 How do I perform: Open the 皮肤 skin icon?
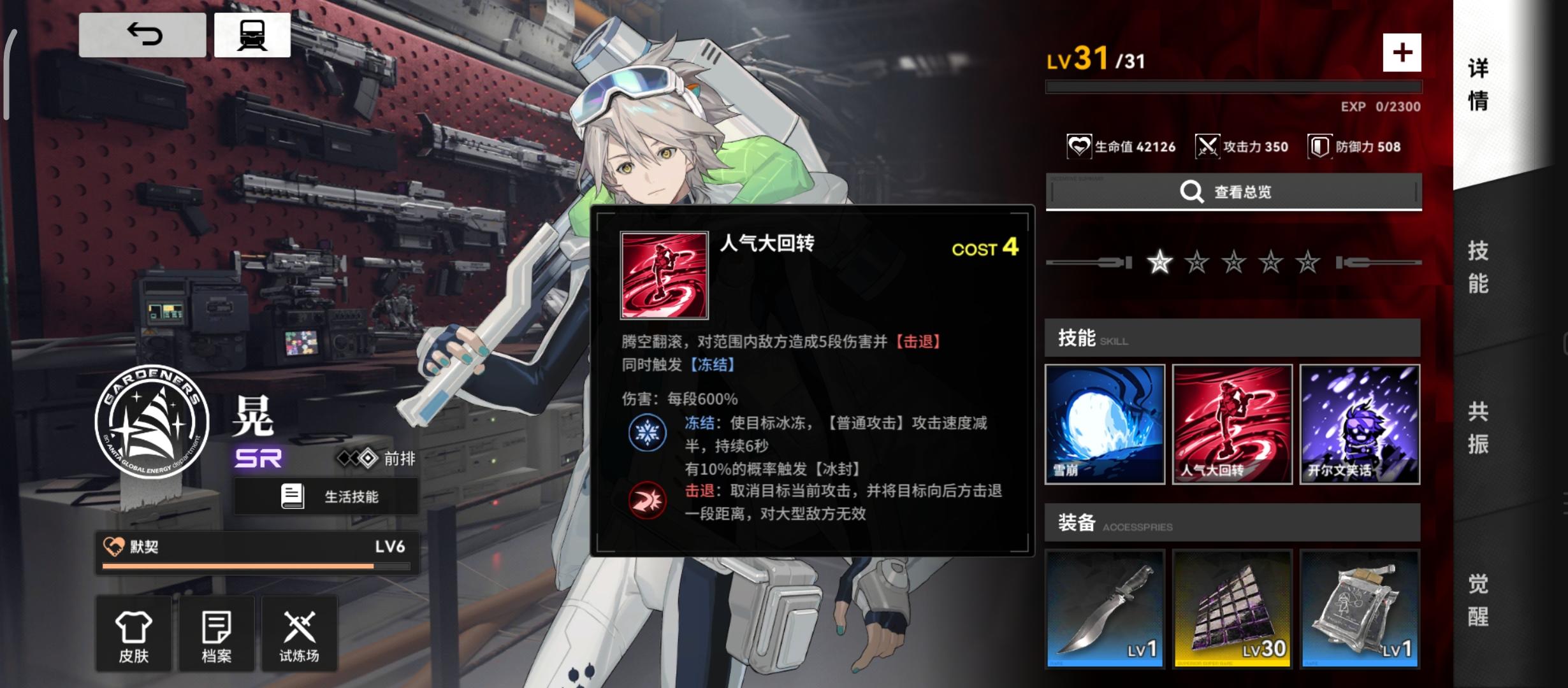click(x=134, y=634)
